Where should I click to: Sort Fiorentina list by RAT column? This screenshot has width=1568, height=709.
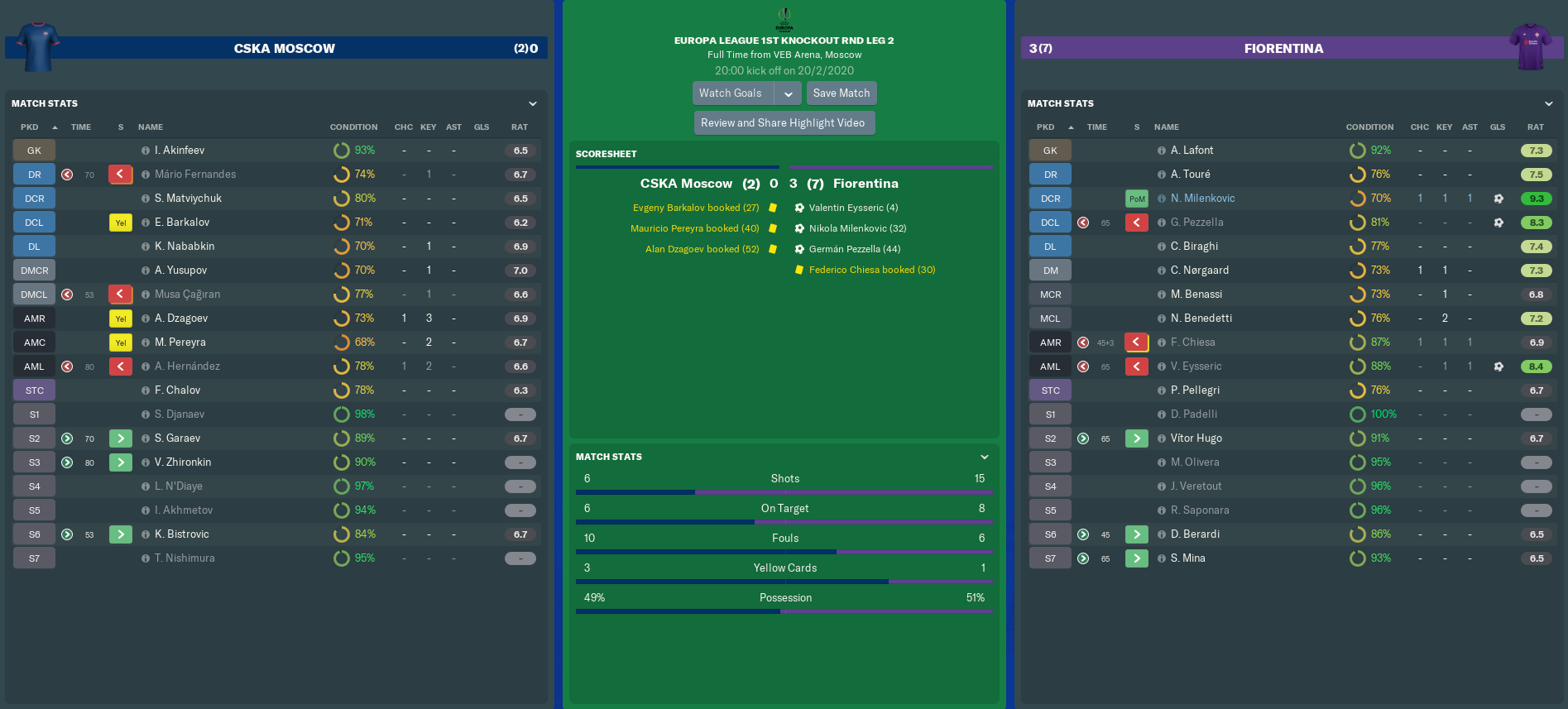pyautogui.click(x=1535, y=127)
